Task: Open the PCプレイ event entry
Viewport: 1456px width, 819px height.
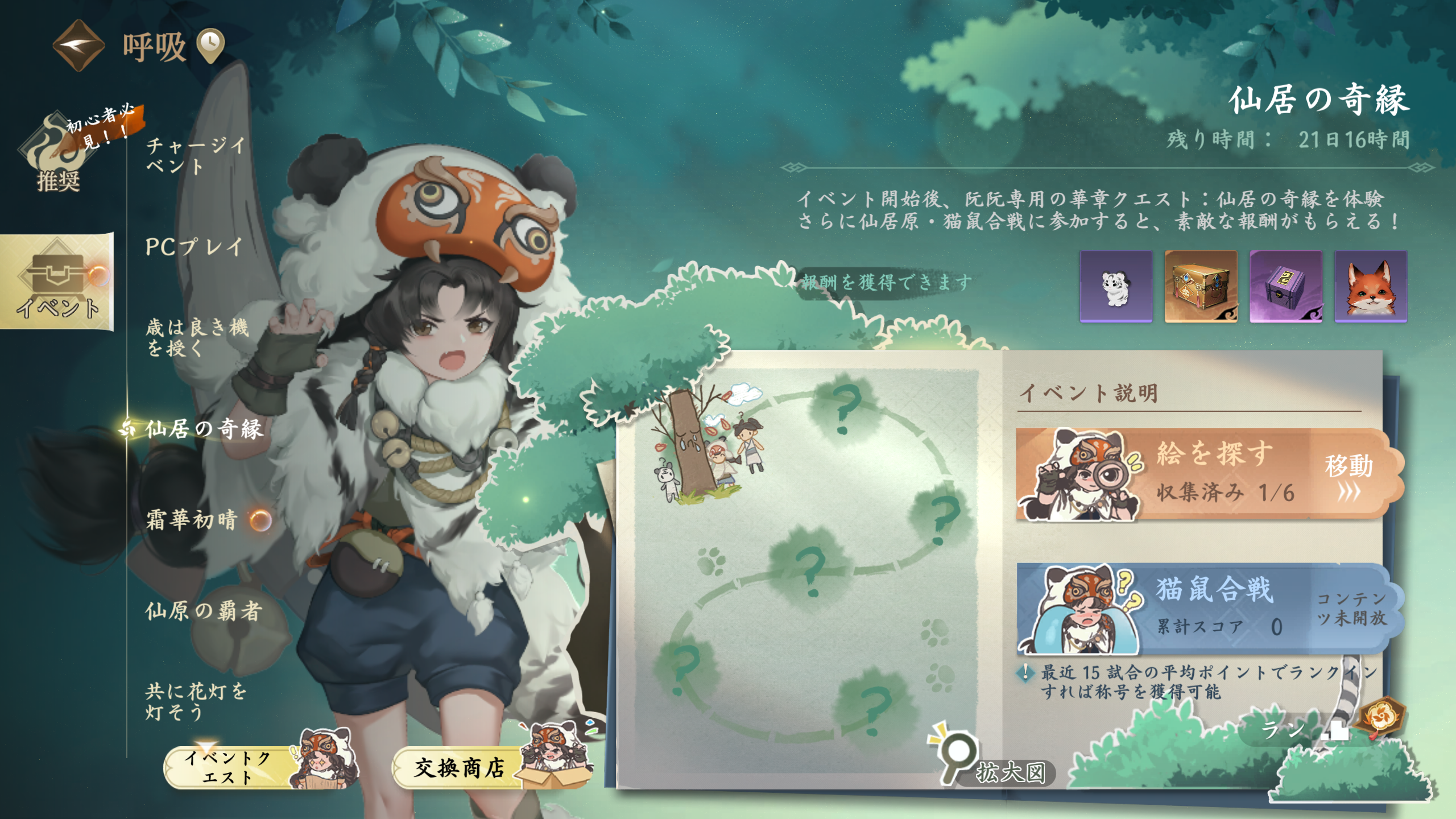Action: pyautogui.click(x=194, y=247)
